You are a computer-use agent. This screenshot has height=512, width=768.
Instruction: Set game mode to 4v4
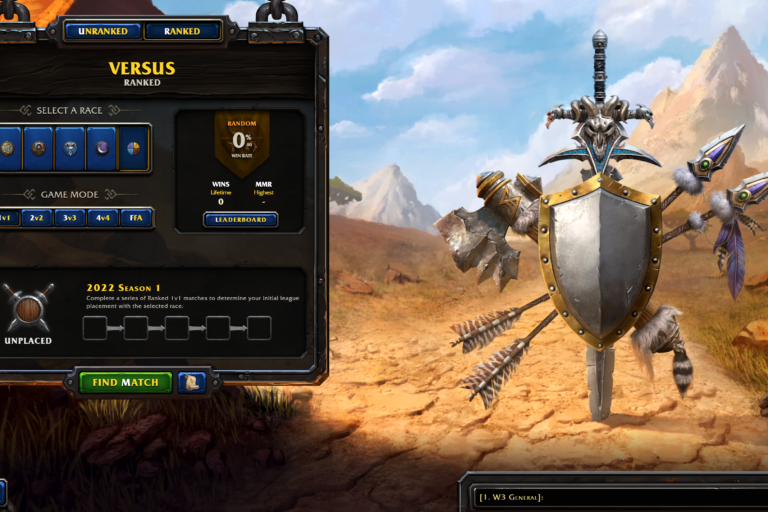pos(101,217)
